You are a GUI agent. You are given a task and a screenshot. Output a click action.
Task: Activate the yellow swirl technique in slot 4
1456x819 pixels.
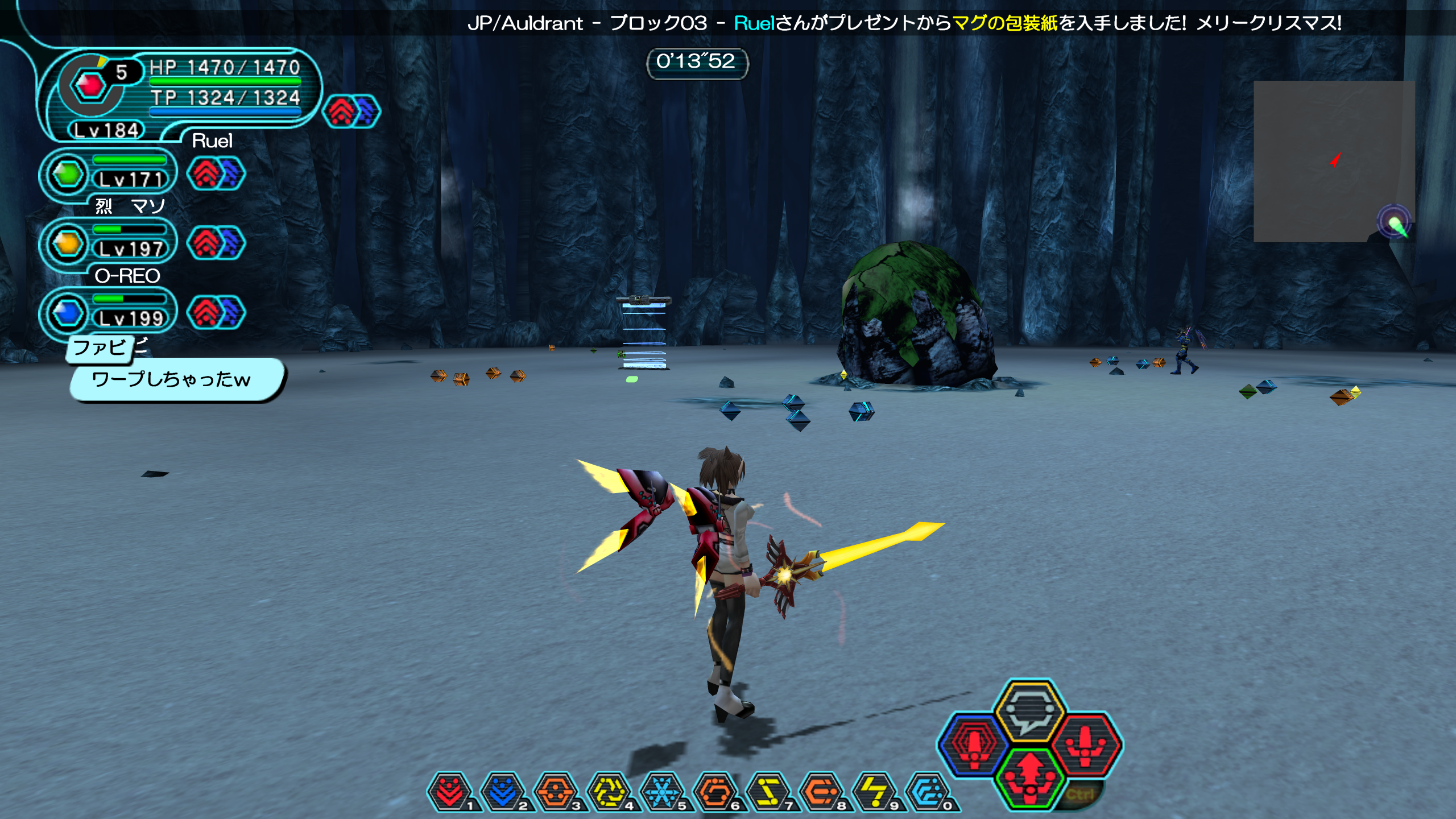click(x=609, y=791)
